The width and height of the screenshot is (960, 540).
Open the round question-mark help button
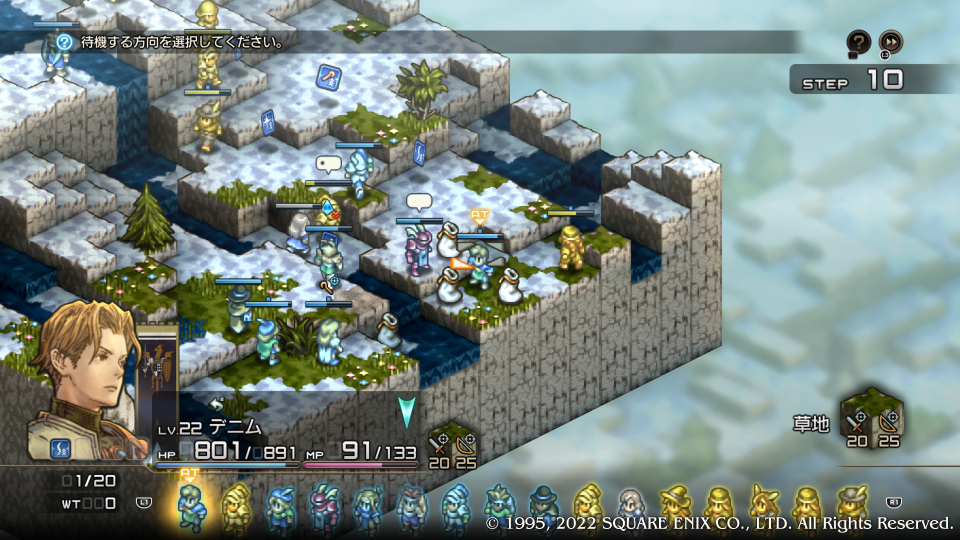click(x=858, y=42)
